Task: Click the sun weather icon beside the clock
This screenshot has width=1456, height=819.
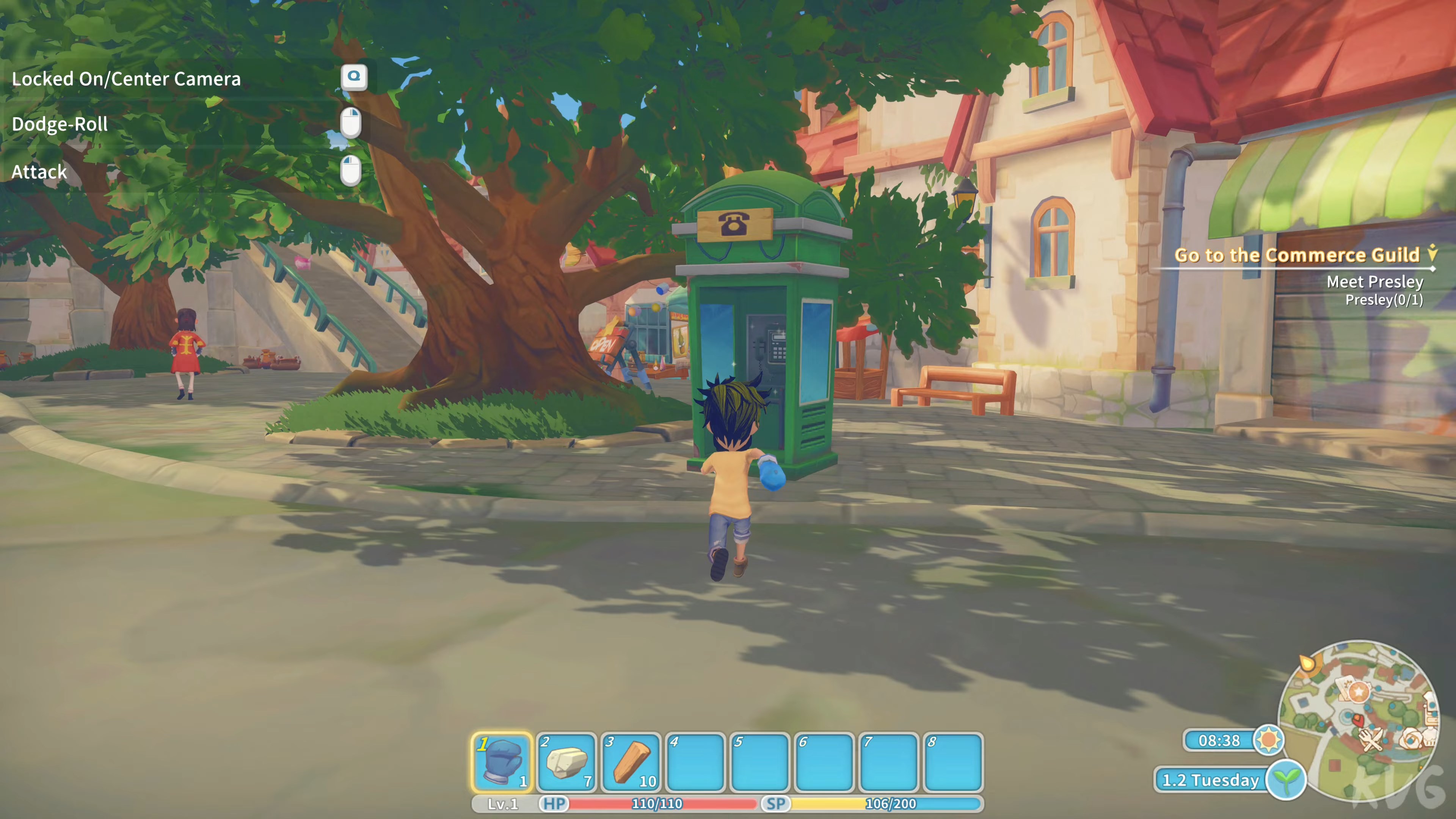Action: [1270, 741]
